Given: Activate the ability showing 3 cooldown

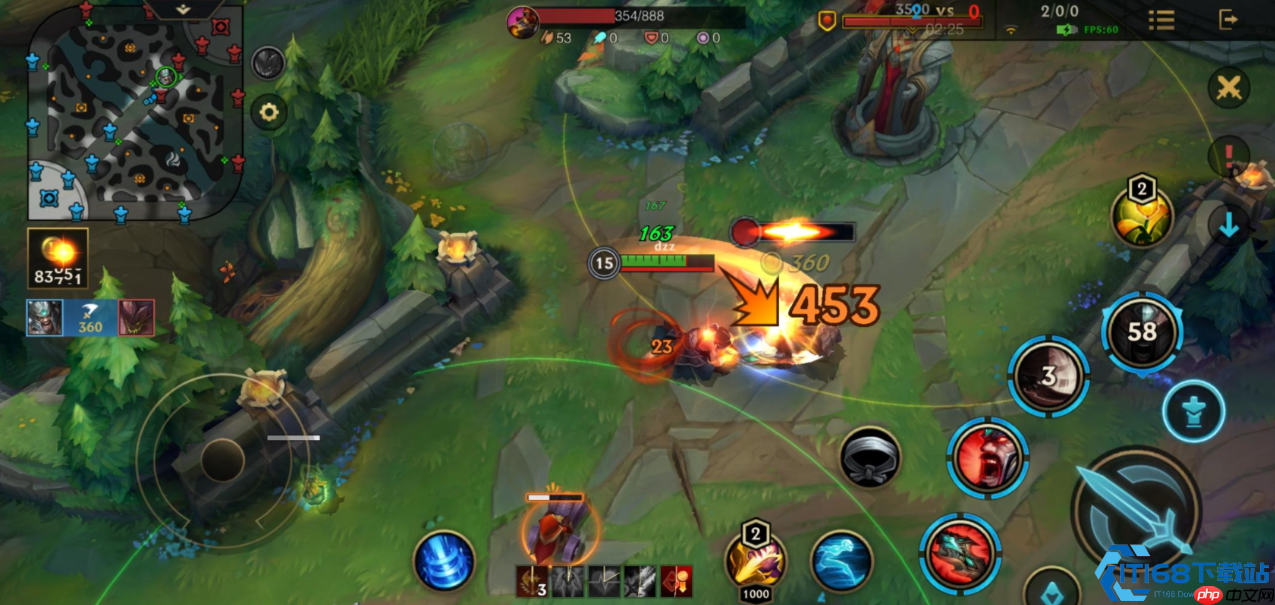Looking at the screenshot, I should [1048, 376].
